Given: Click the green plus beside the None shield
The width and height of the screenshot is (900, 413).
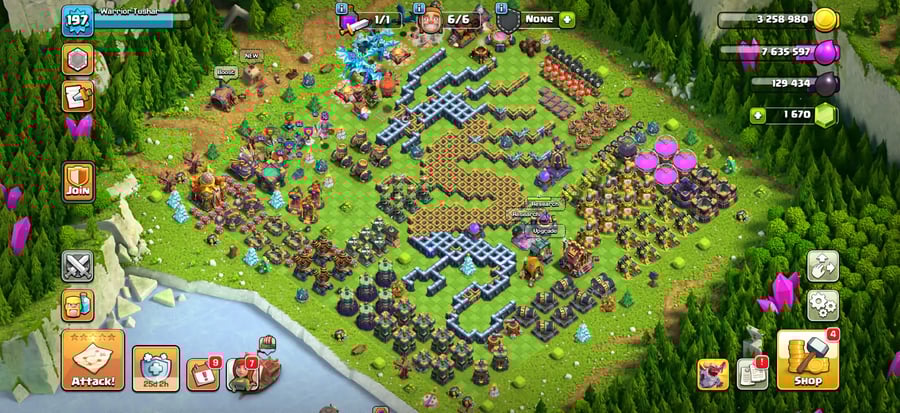Looking at the screenshot, I should [567, 19].
